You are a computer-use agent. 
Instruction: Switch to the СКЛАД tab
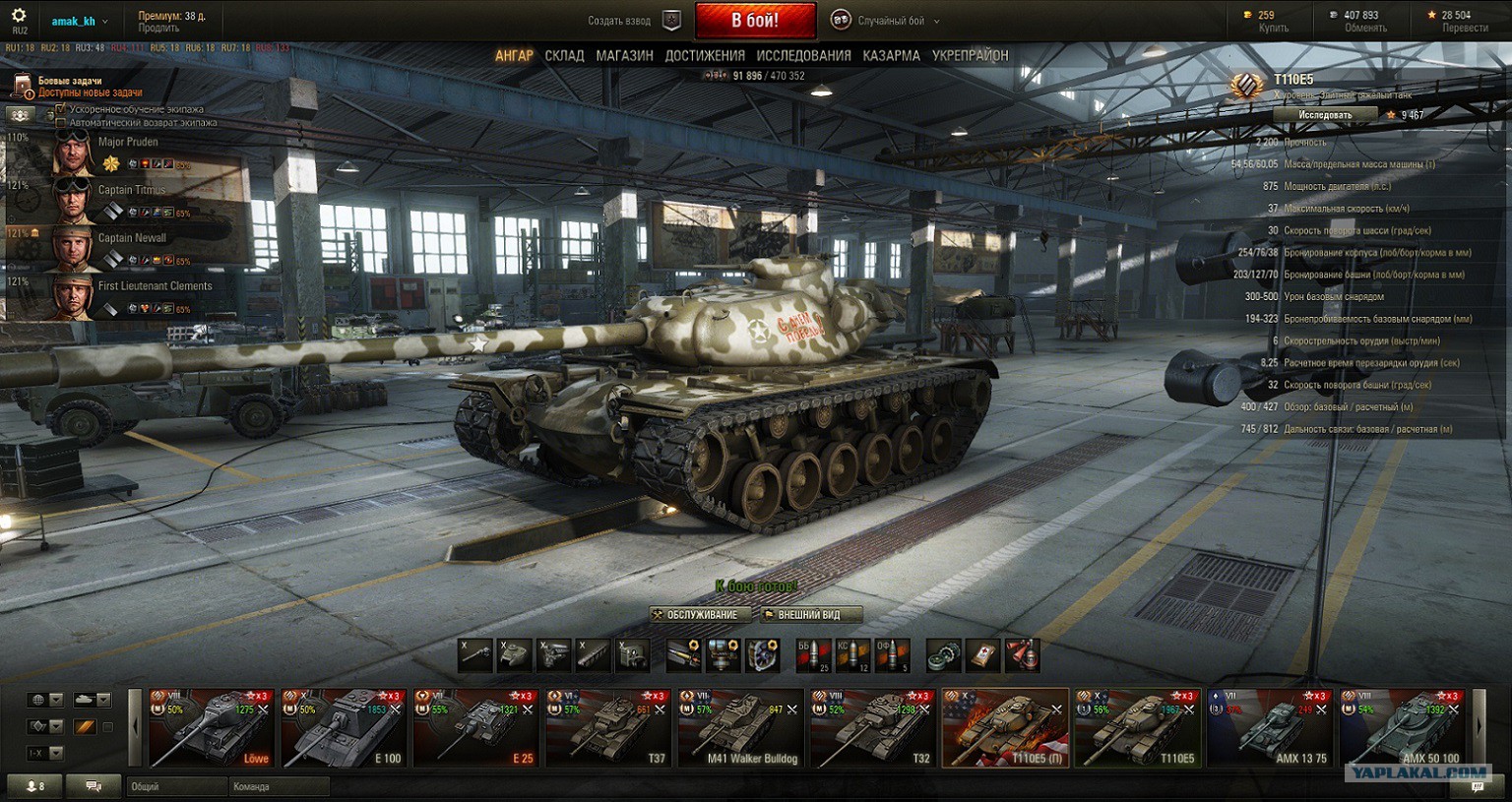tap(564, 56)
